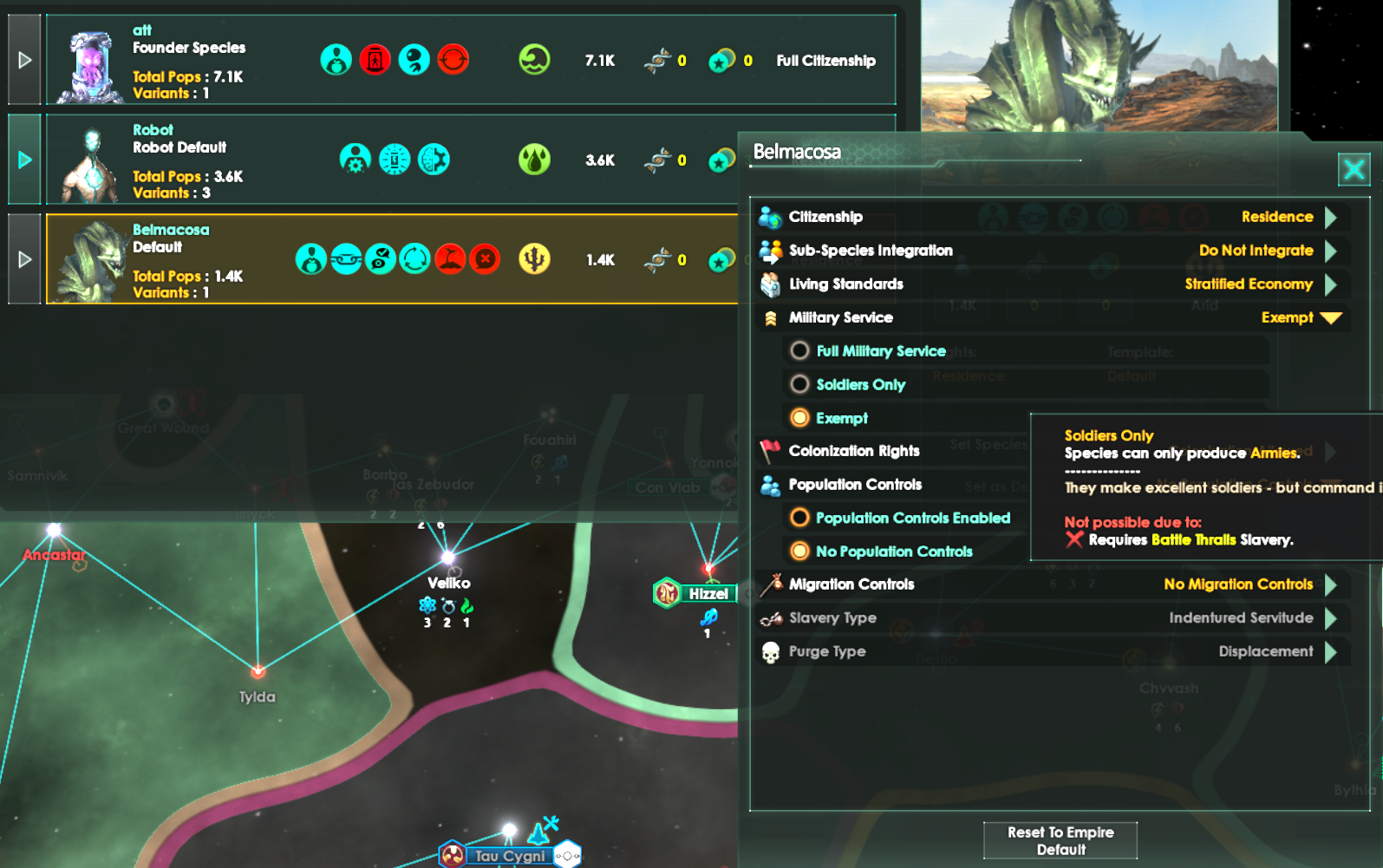Click the Tylda star system on the galaxy map
This screenshot has width=1383, height=868.
point(258,671)
